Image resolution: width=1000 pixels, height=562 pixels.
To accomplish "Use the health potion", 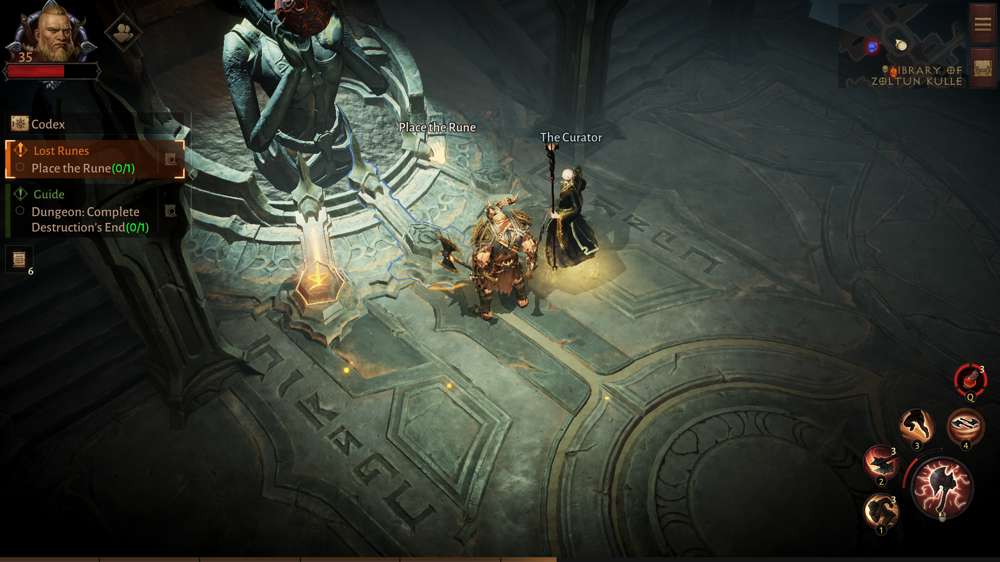I will [969, 379].
